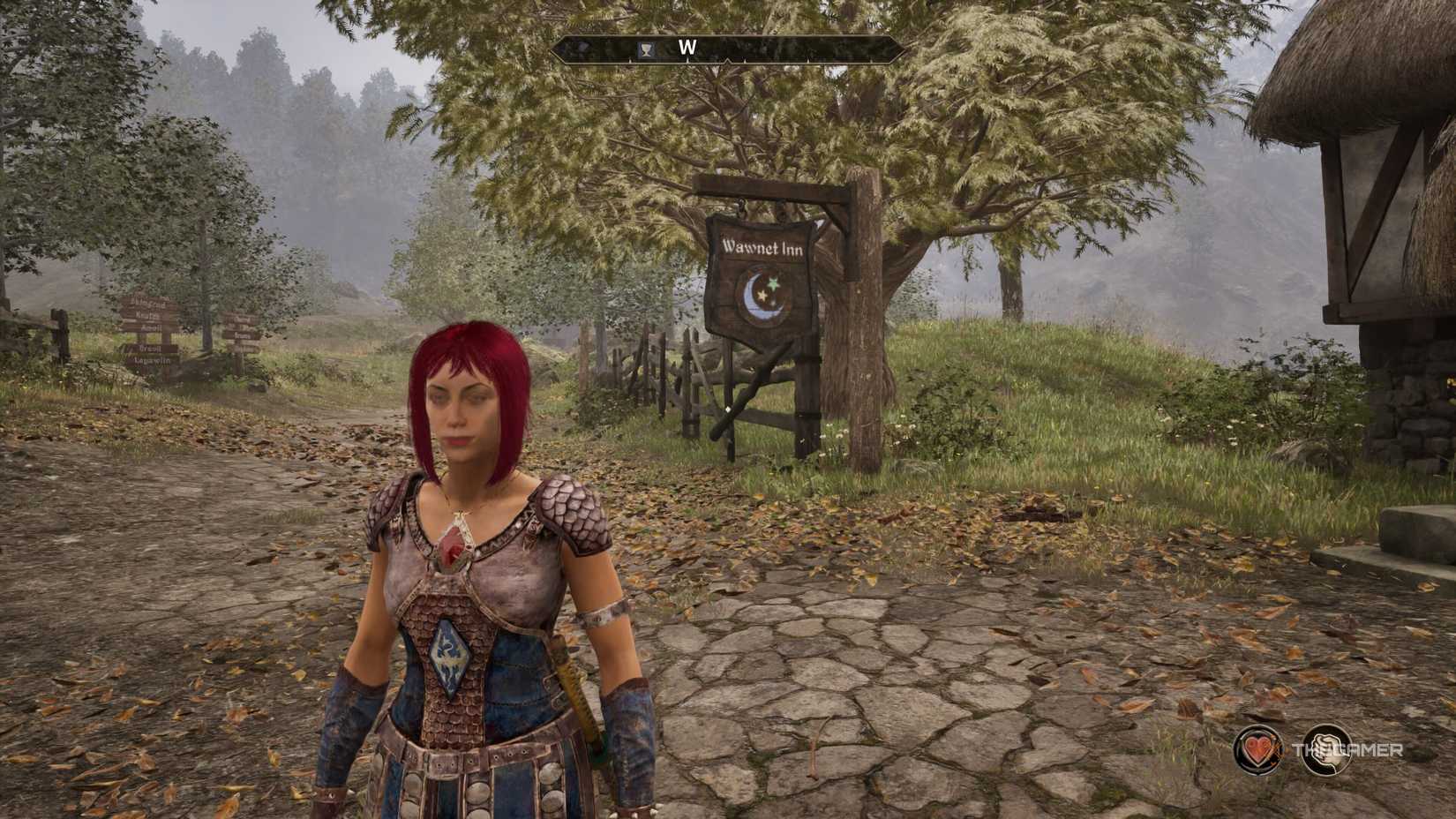1456x819 pixels.
Task: Click the chalice quest marker on the compass
Action: (x=645, y=49)
